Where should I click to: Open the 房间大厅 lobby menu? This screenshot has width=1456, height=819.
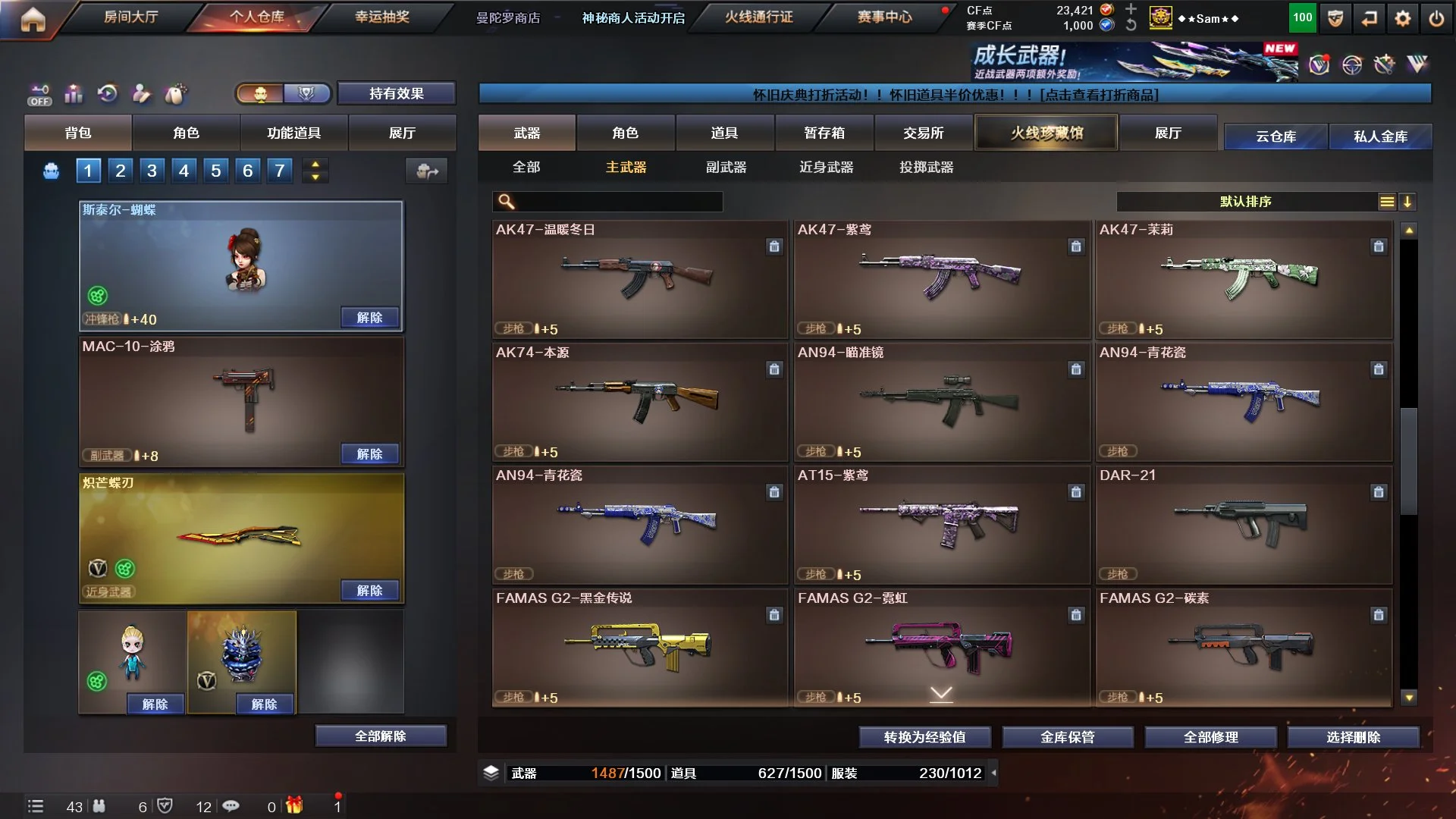point(130,17)
